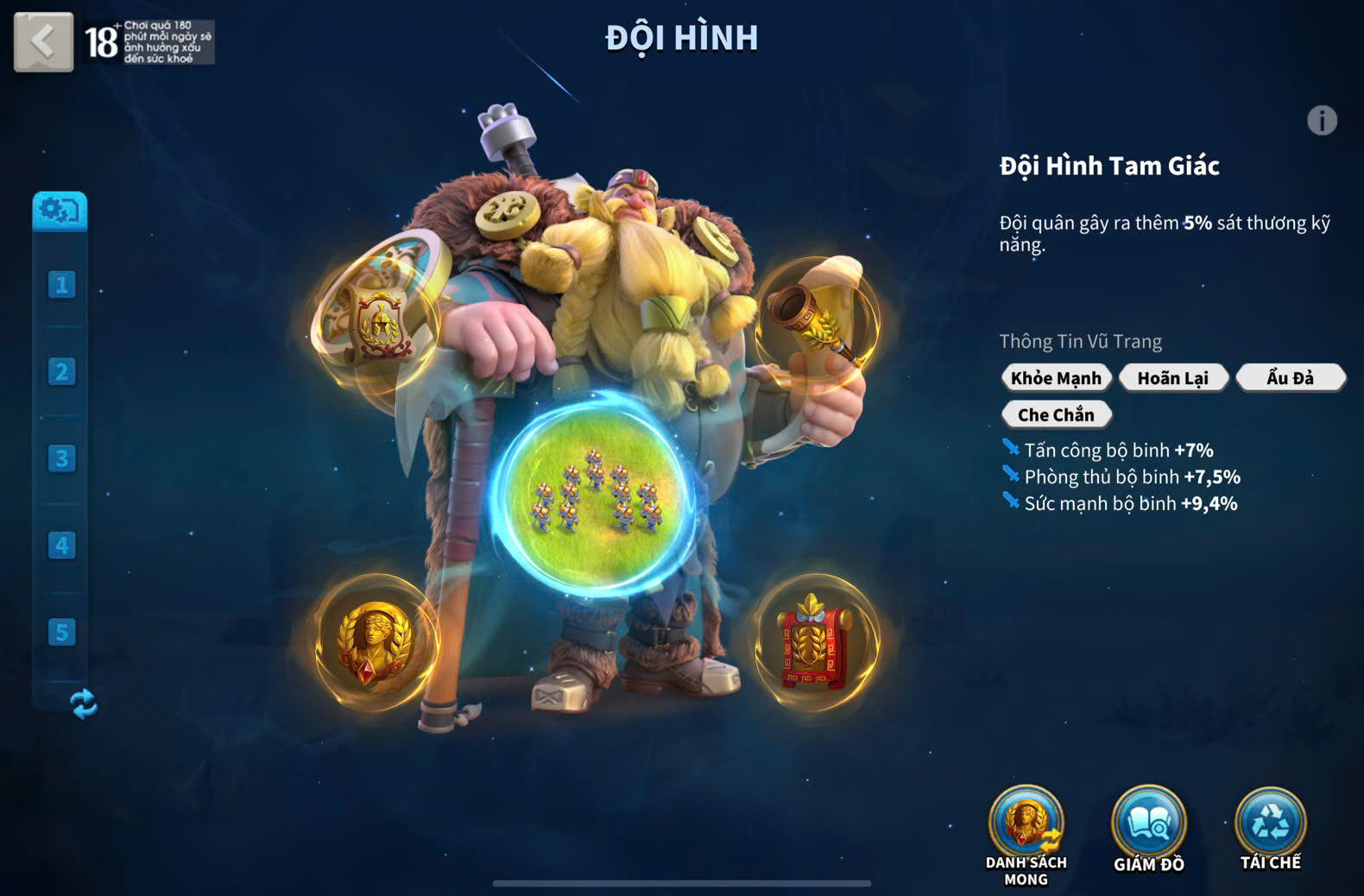The height and width of the screenshot is (896, 1364).
Task: Tap the Che Chắn attribute tag
Action: click(x=1056, y=415)
